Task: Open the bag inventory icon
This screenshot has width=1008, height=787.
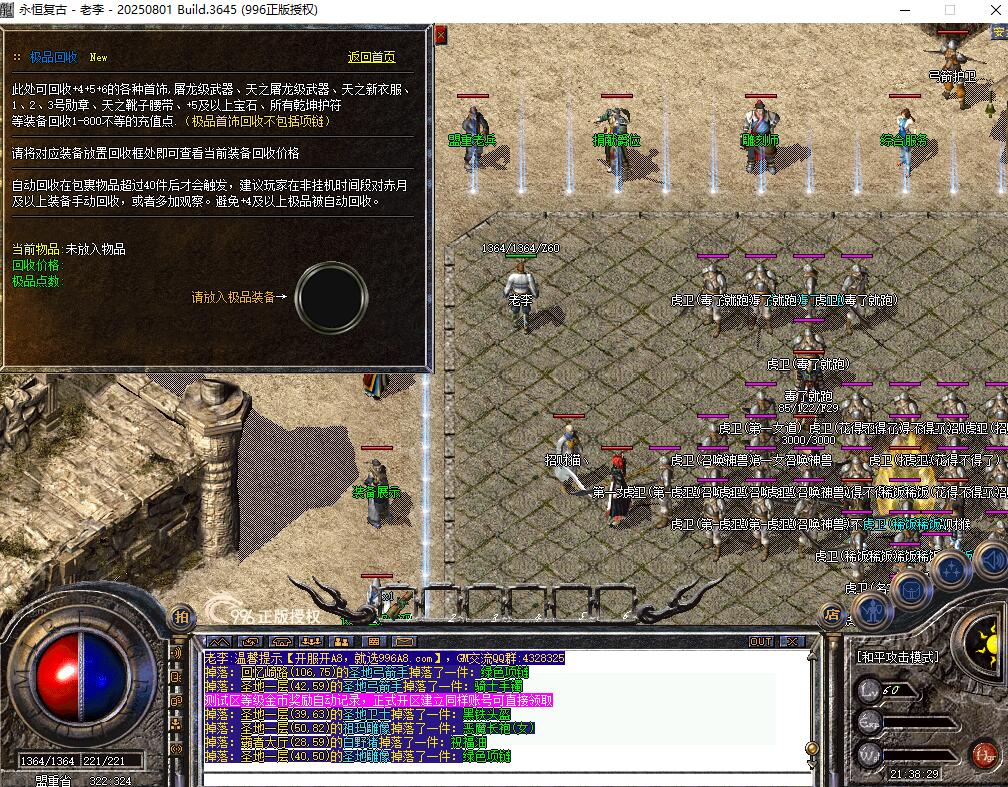Action: [x=911, y=589]
